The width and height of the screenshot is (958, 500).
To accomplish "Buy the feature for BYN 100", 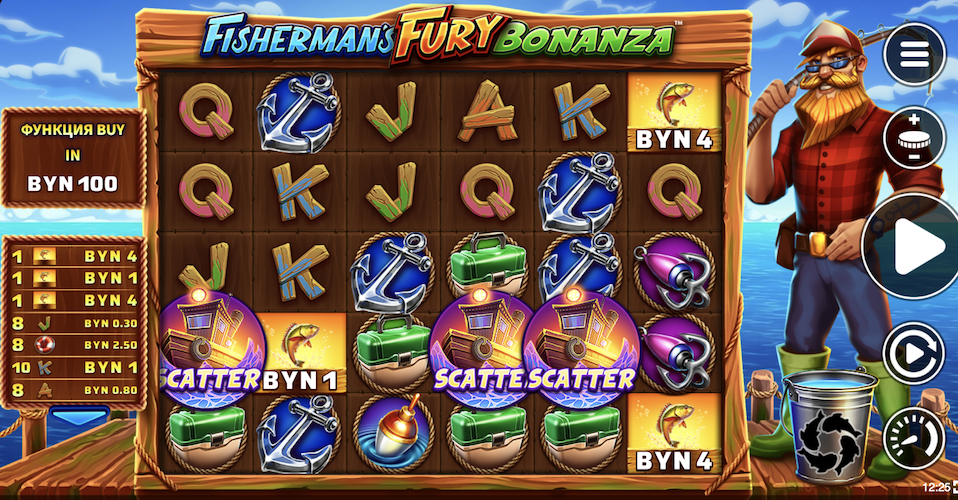I will tap(72, 158).
